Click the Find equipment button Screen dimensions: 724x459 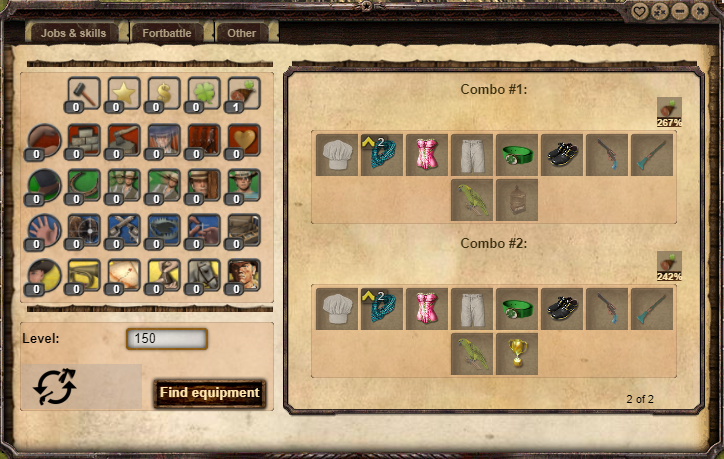click(209, 393)
